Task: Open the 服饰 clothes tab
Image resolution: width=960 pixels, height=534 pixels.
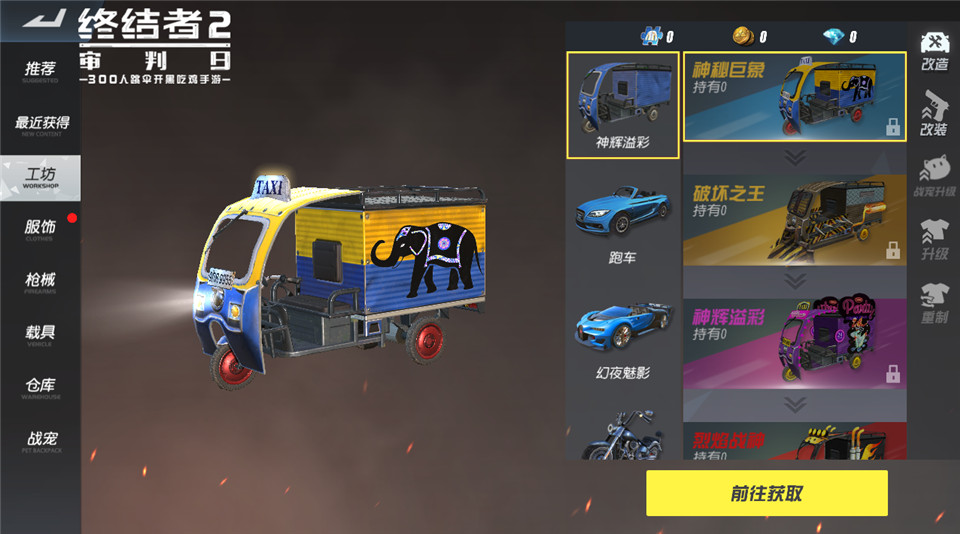Action: [x=40, y=229]
